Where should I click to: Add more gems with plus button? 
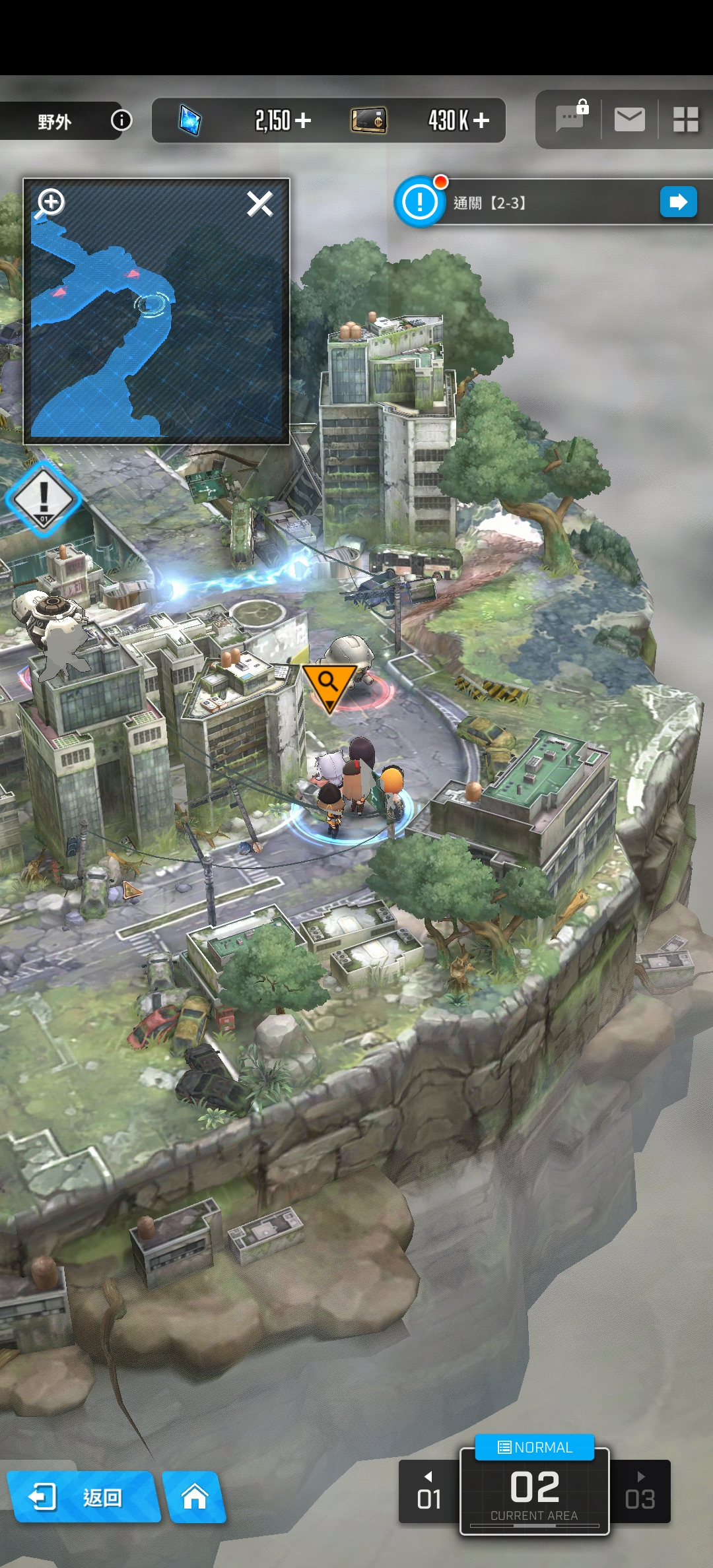[303, 120]
